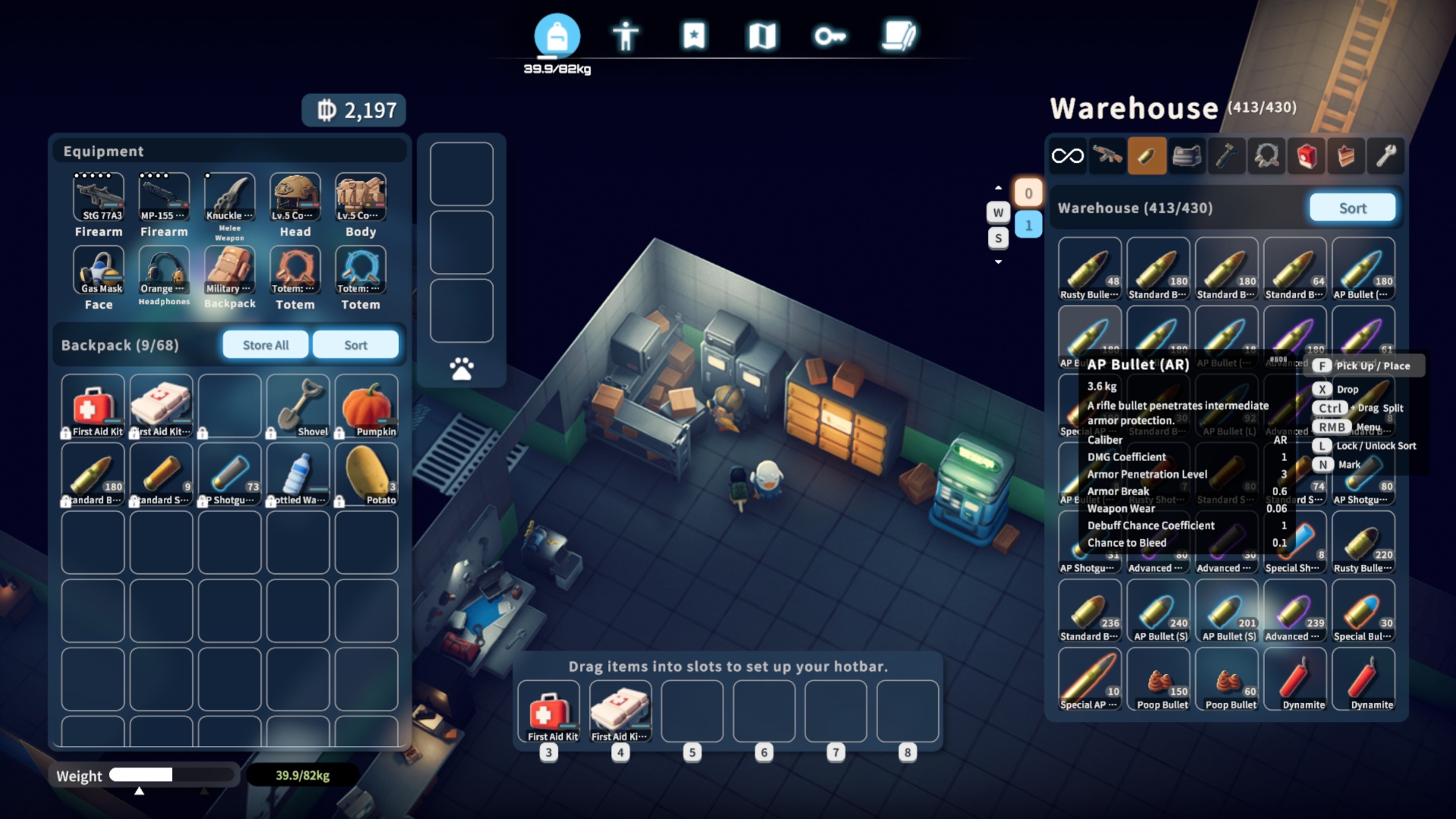The height and width of the screenshot is (819, 1456).
Task: Switch to warehouse page 1
Action: pyautogui.click(x=1028, y=225)
